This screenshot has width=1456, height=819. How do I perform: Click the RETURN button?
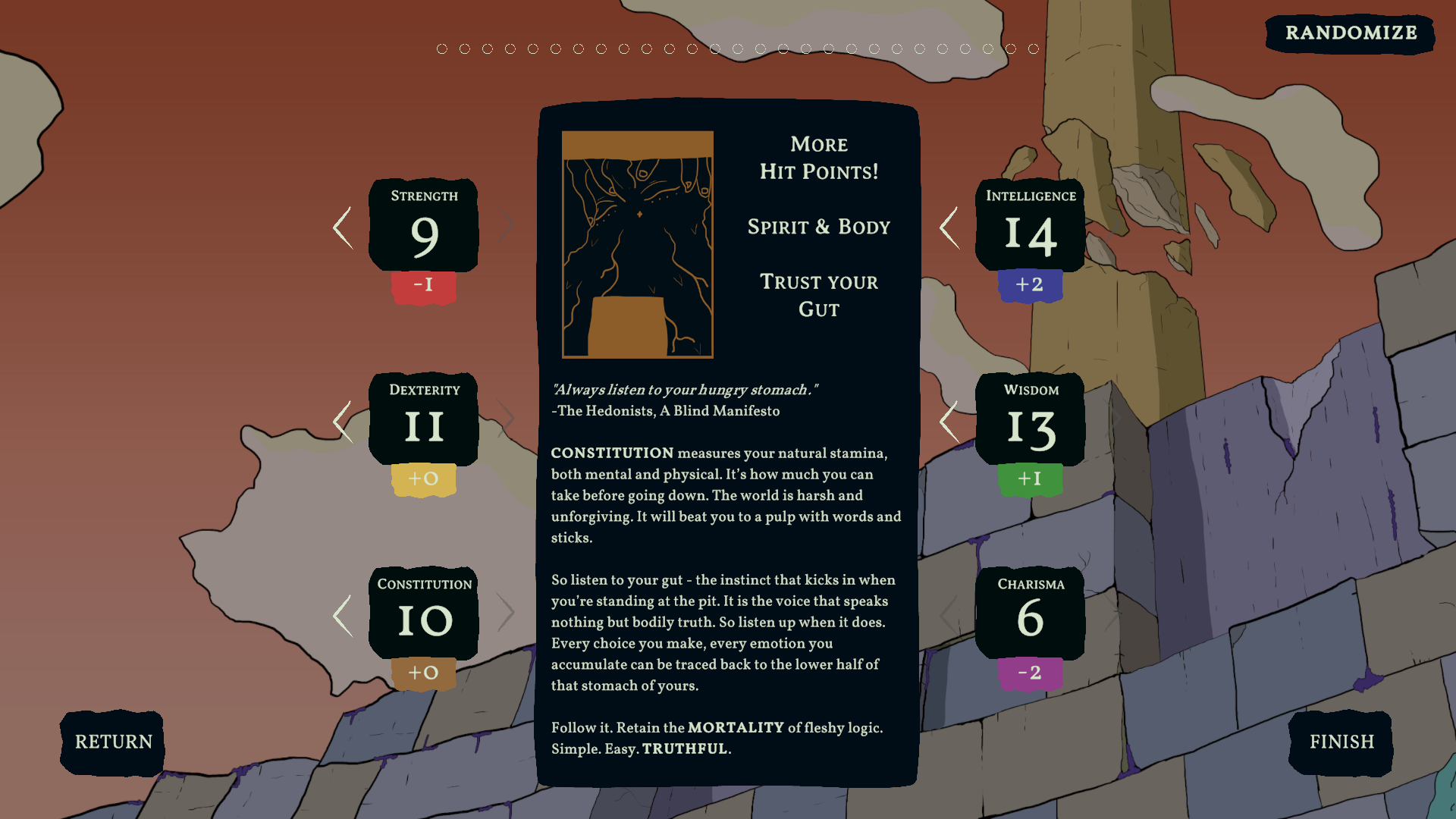pos(111,742)
